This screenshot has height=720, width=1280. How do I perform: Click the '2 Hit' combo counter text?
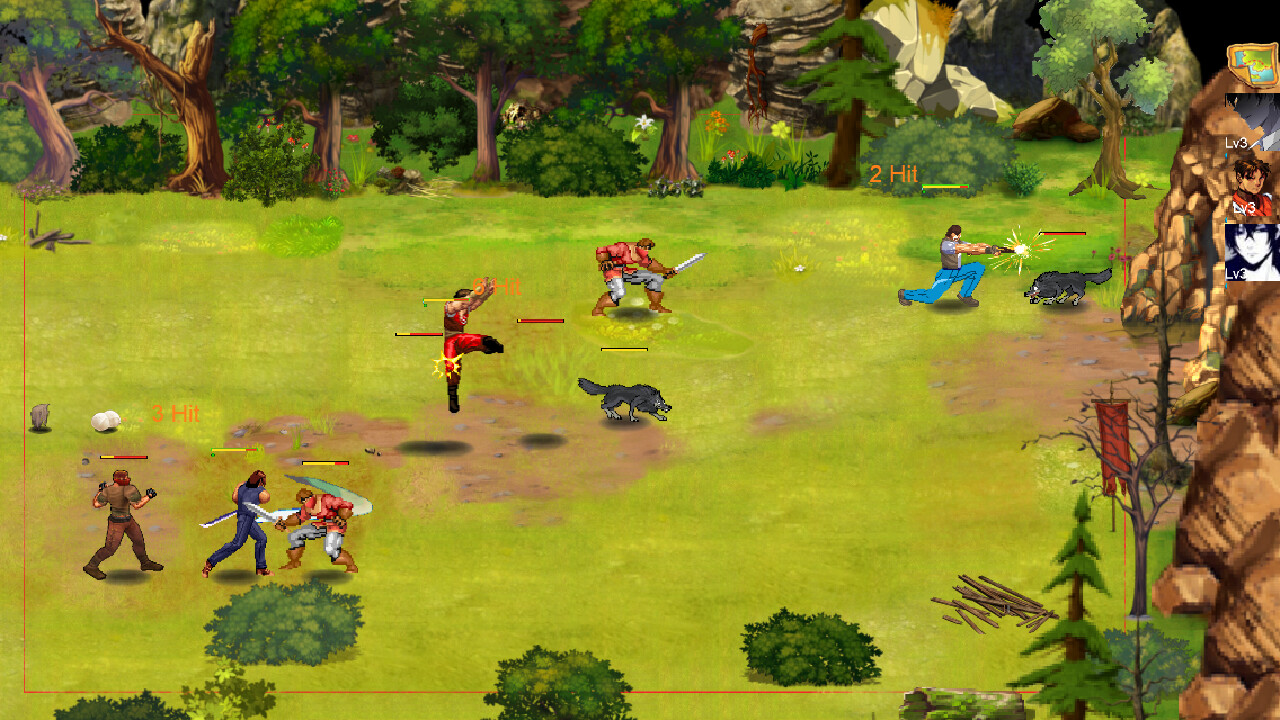(893, 172)
